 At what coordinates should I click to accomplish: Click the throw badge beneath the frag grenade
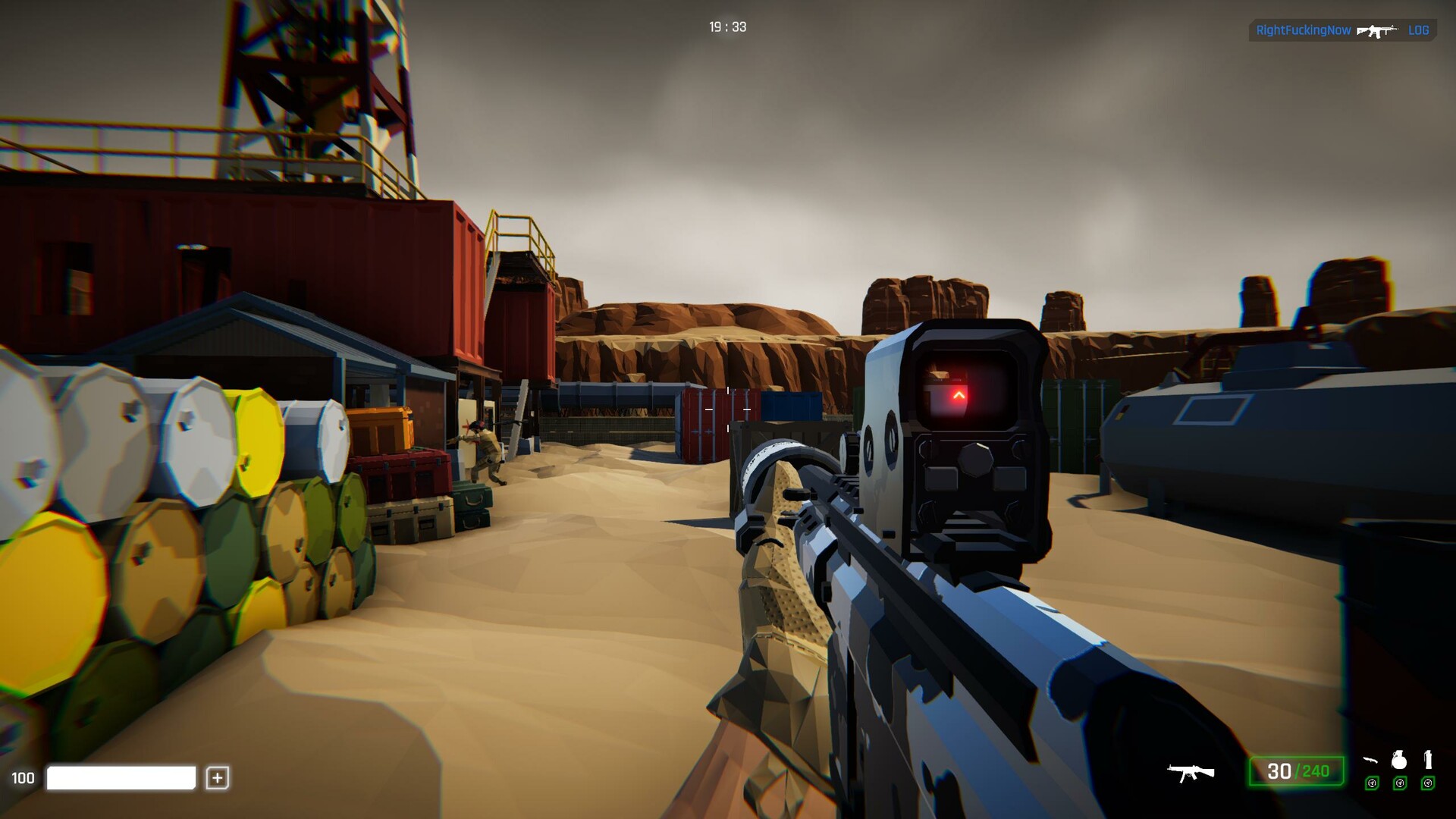(1400, 783)
